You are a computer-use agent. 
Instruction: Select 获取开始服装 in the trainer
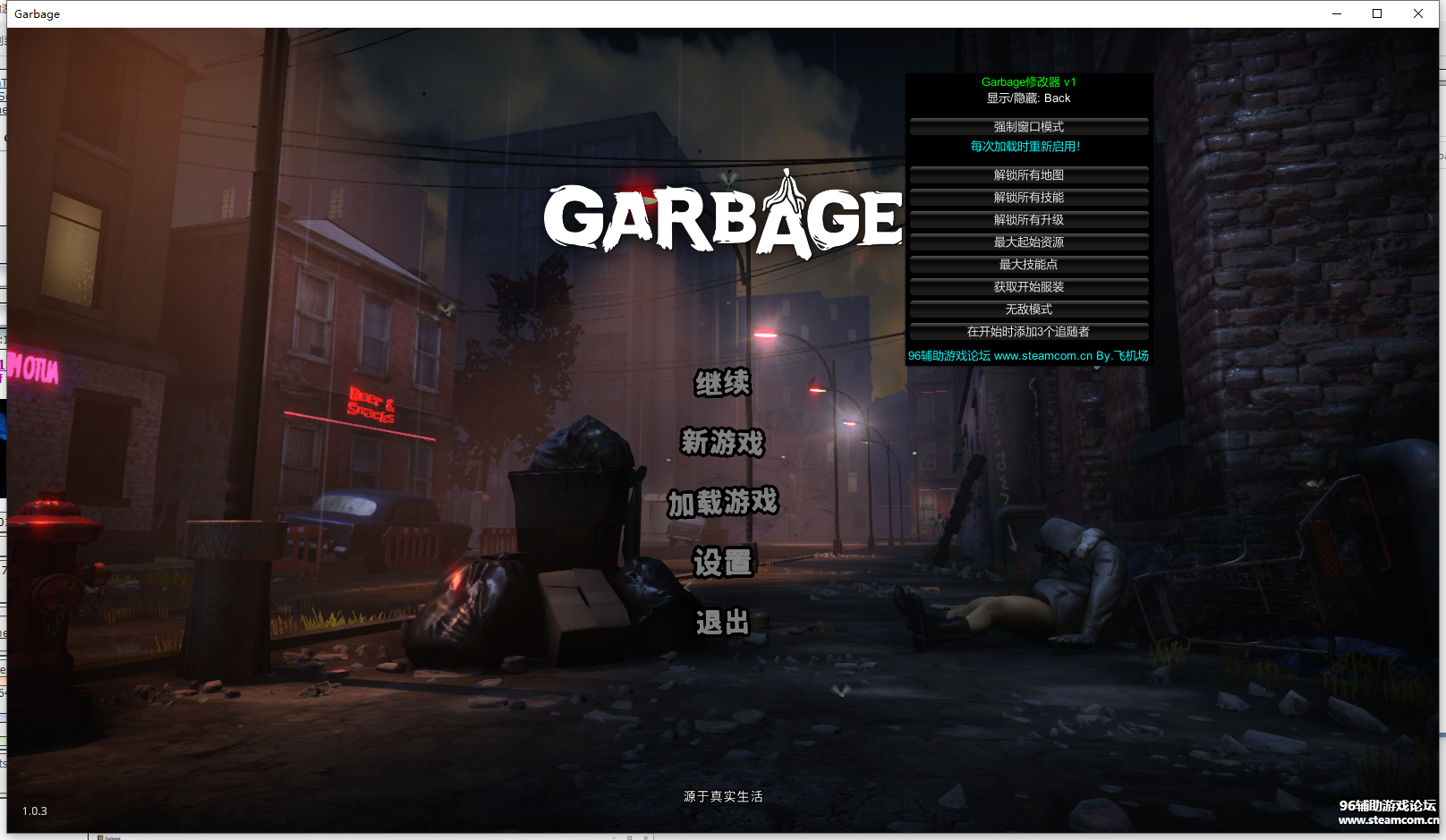[1029, 287]
